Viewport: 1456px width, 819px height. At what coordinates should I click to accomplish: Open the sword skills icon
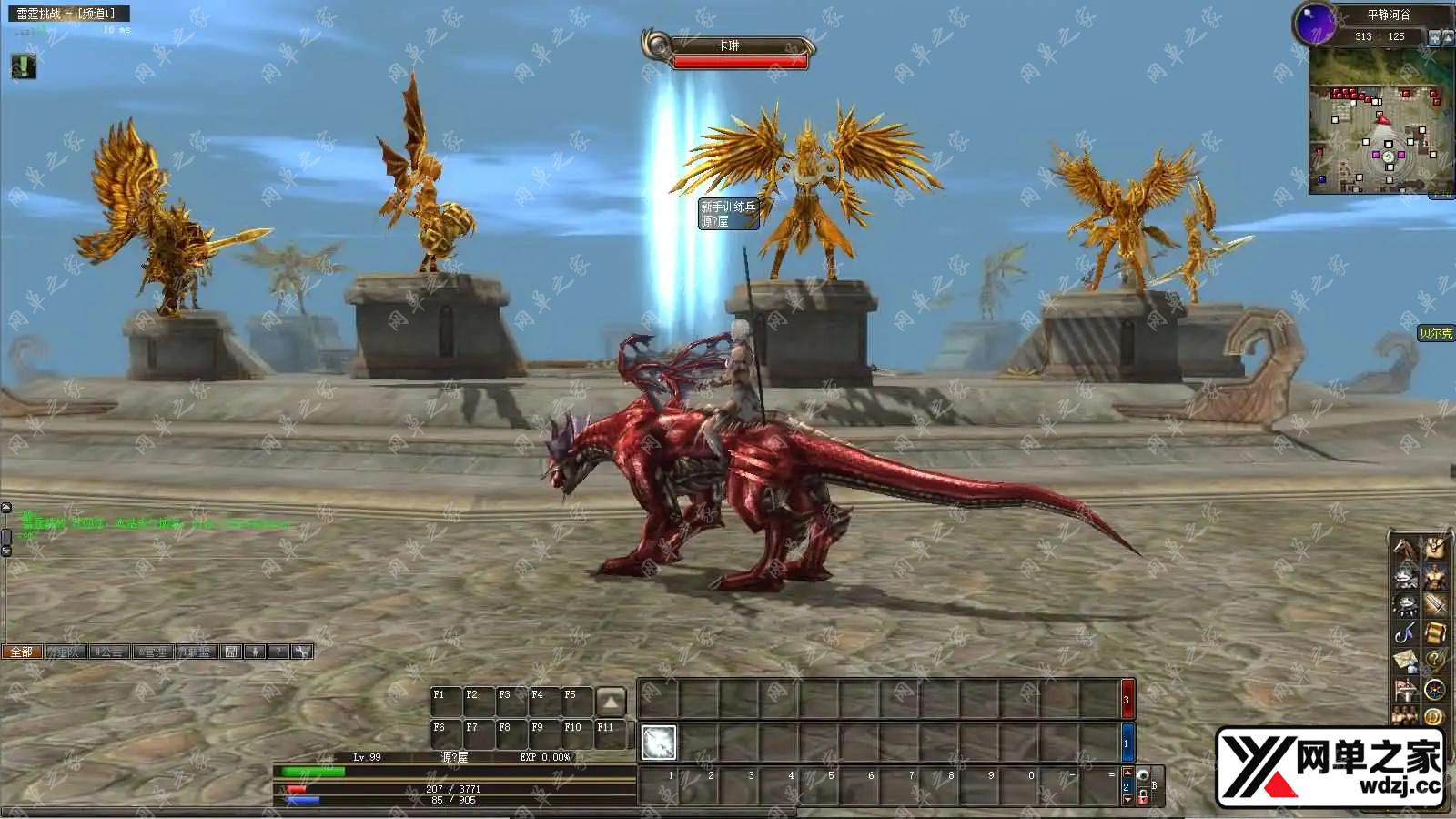1435,604
